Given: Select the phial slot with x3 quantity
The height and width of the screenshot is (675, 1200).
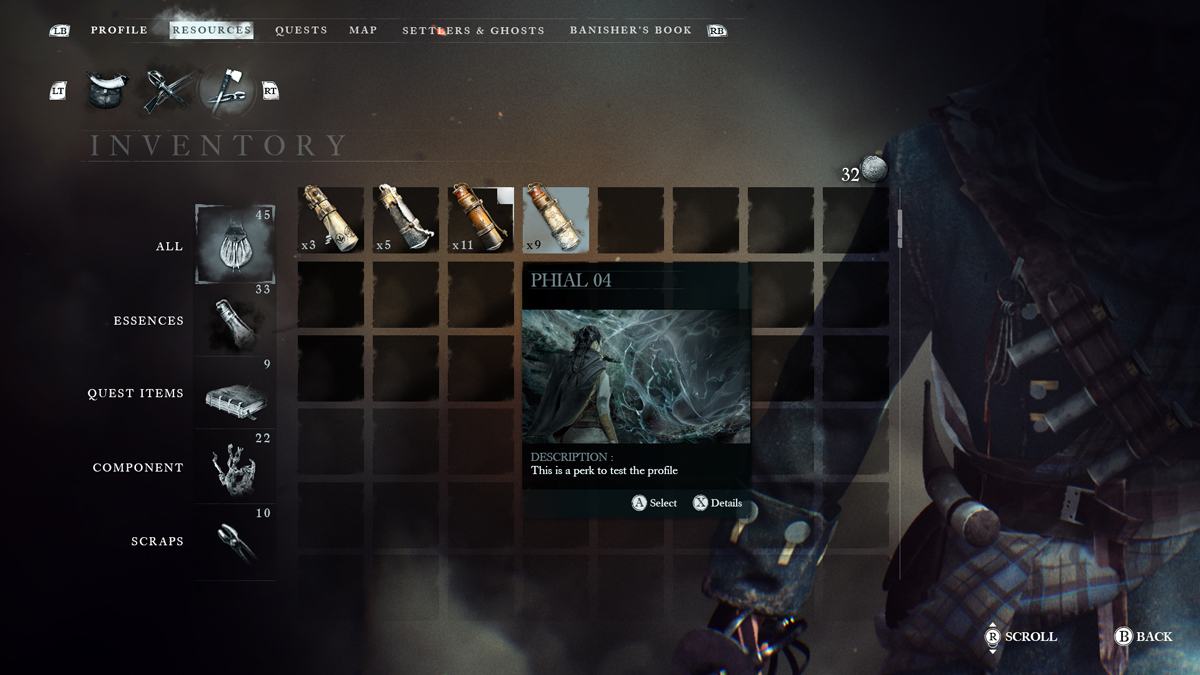Looking at the screenshot, I should (x=331, y=219).
